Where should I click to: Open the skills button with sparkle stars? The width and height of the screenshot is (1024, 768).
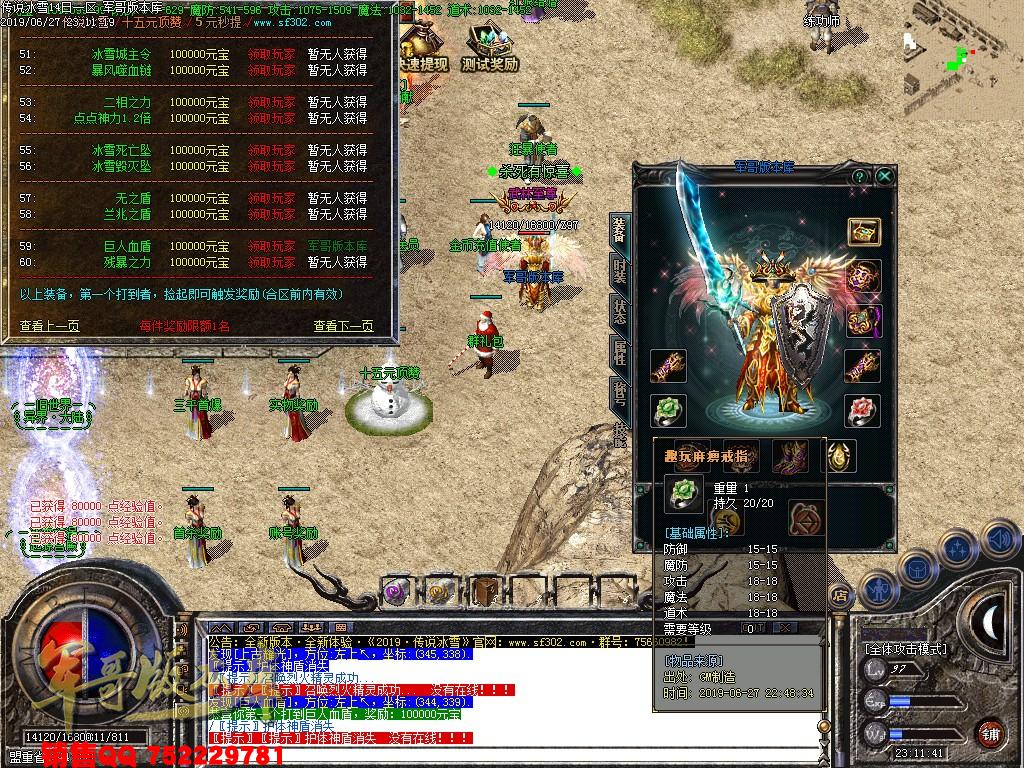[x=958, y=549]
